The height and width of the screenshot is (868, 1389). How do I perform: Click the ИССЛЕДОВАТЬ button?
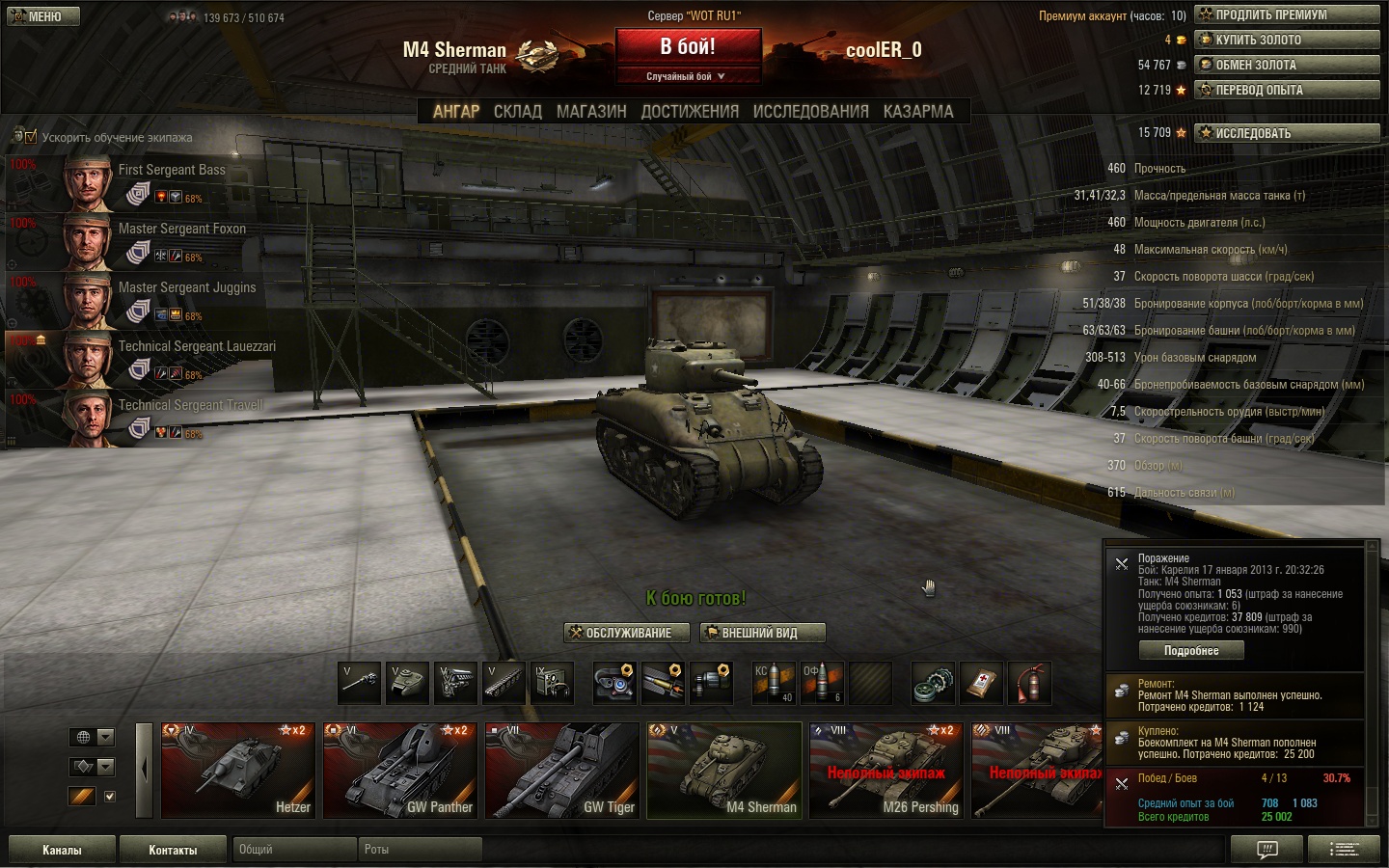1287,133
